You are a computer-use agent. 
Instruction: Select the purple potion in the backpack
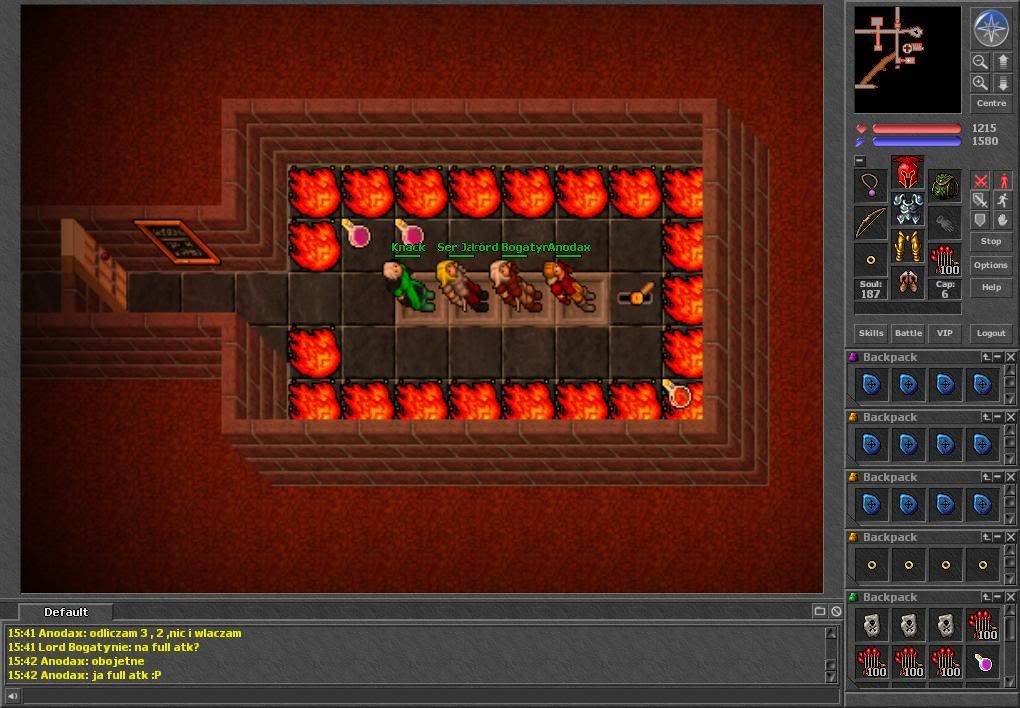coord(983,661)
